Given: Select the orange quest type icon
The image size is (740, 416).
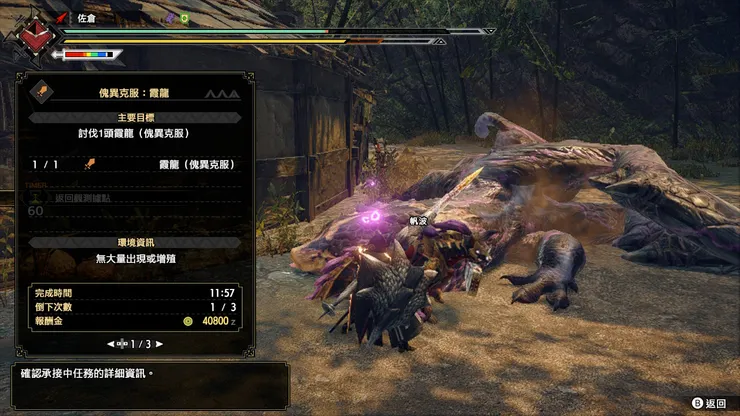Looking at the screenshot, I should [43, 91].
